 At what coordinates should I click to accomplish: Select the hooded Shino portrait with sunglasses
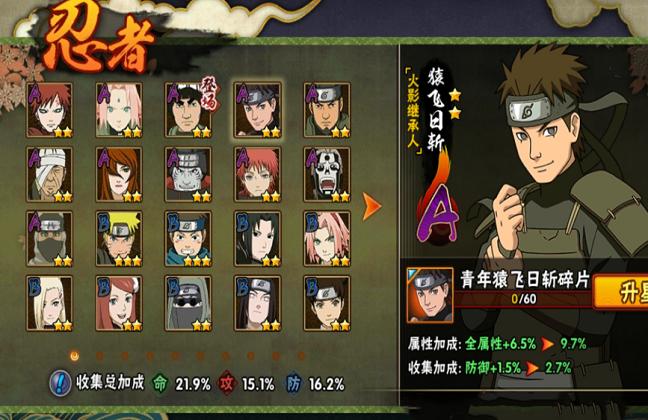pyautogui.click(x=187, y=304)
